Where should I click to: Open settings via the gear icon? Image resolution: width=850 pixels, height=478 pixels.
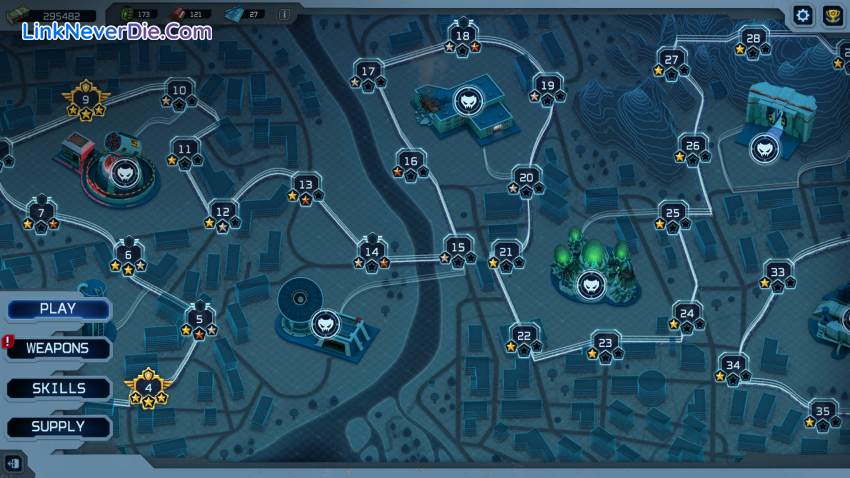click(x=802, y=15)
